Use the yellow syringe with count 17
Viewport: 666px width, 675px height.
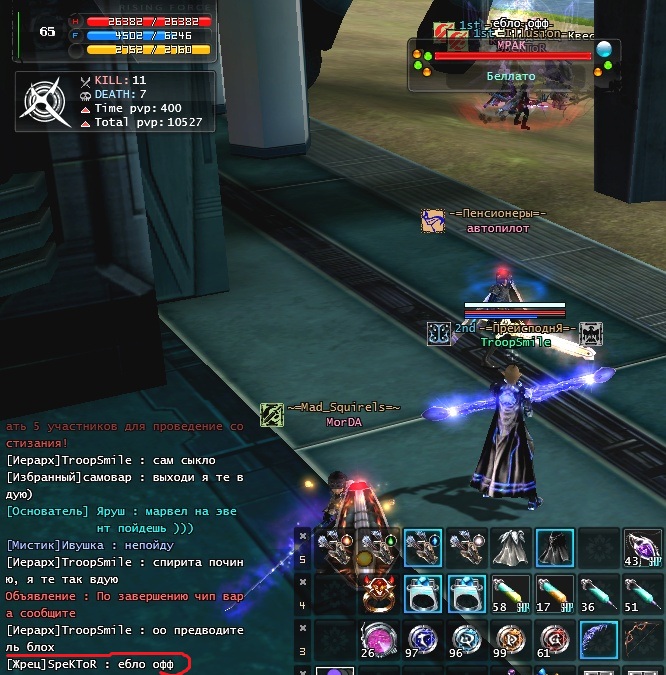click(x=553, y=593)
